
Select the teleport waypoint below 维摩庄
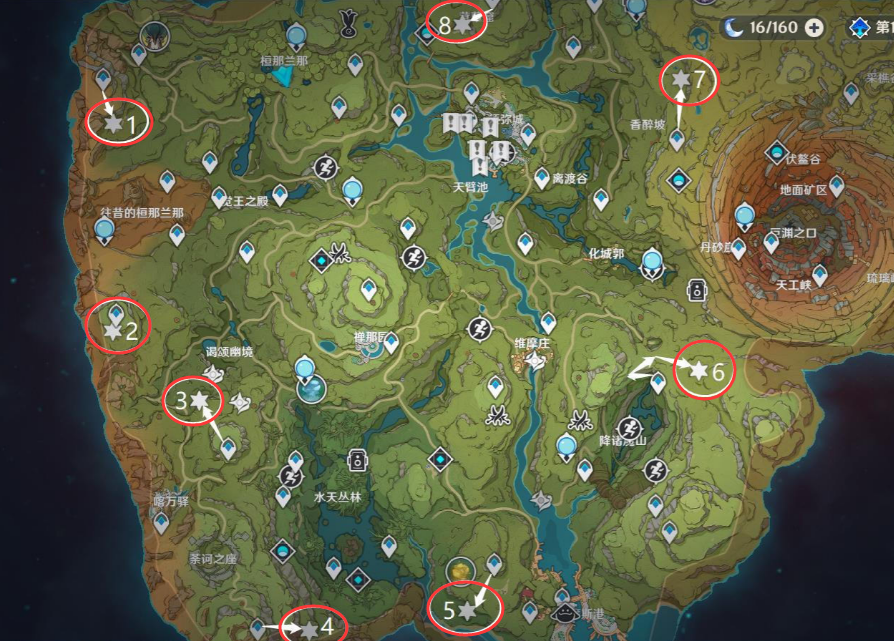(x=494, y=386)
